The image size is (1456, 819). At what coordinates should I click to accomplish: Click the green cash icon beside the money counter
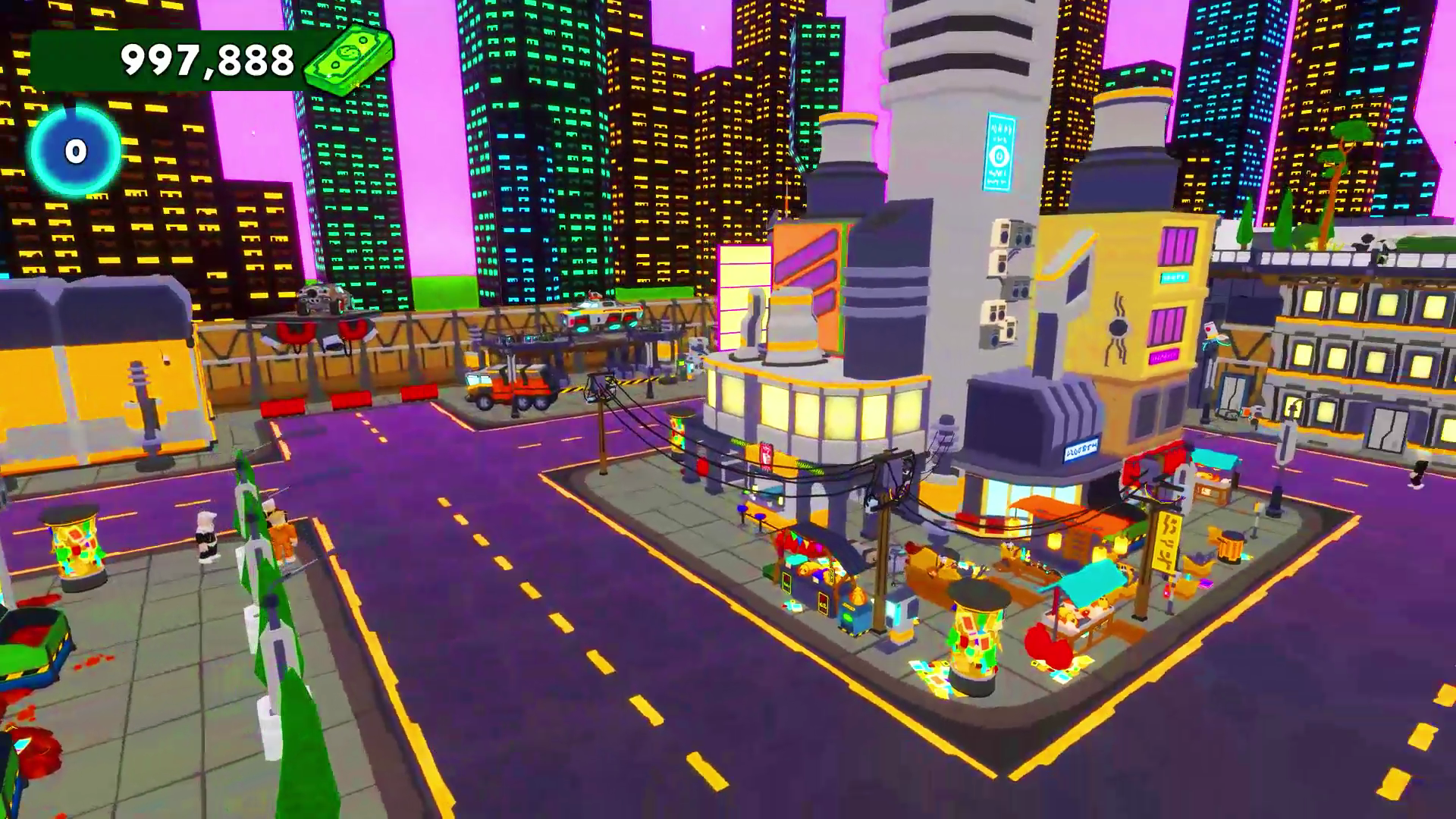345,62
